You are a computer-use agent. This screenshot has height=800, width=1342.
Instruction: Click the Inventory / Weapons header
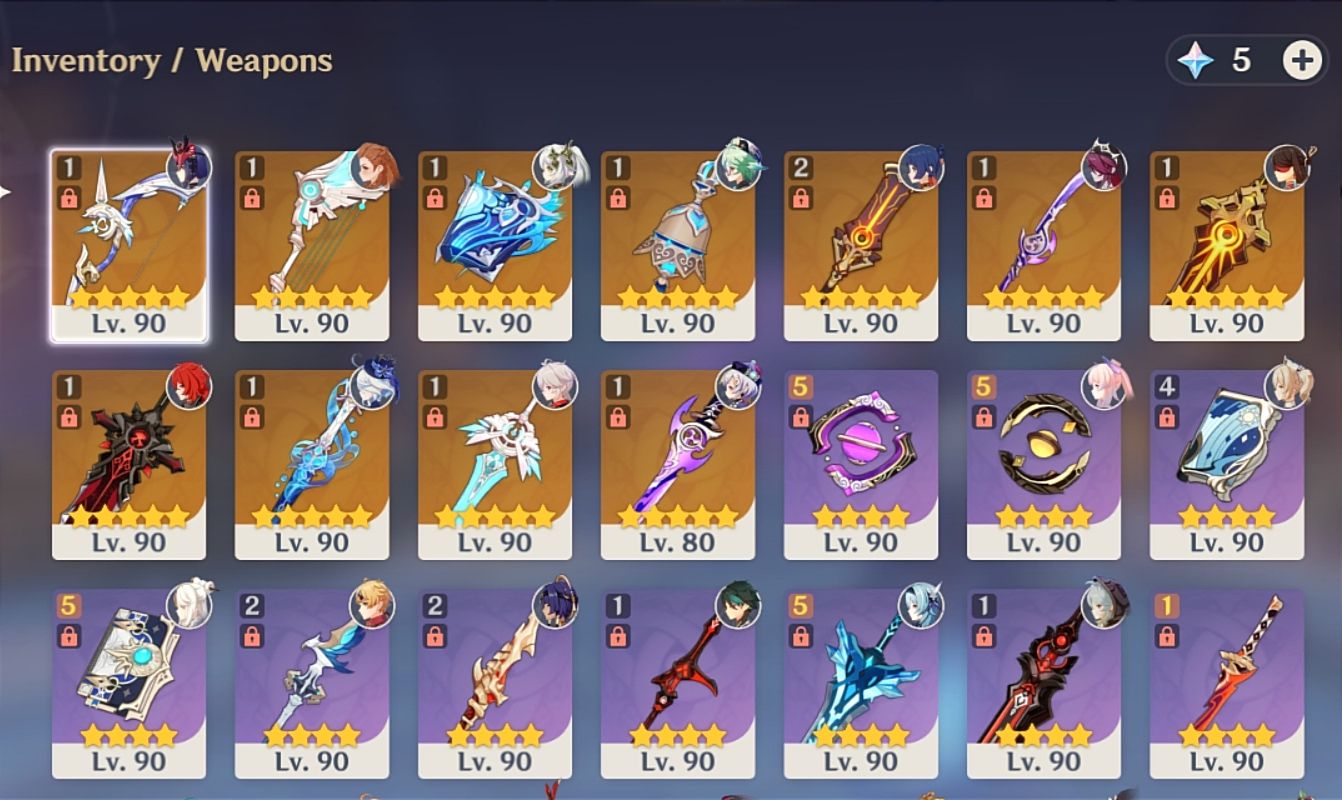(171, 59)
